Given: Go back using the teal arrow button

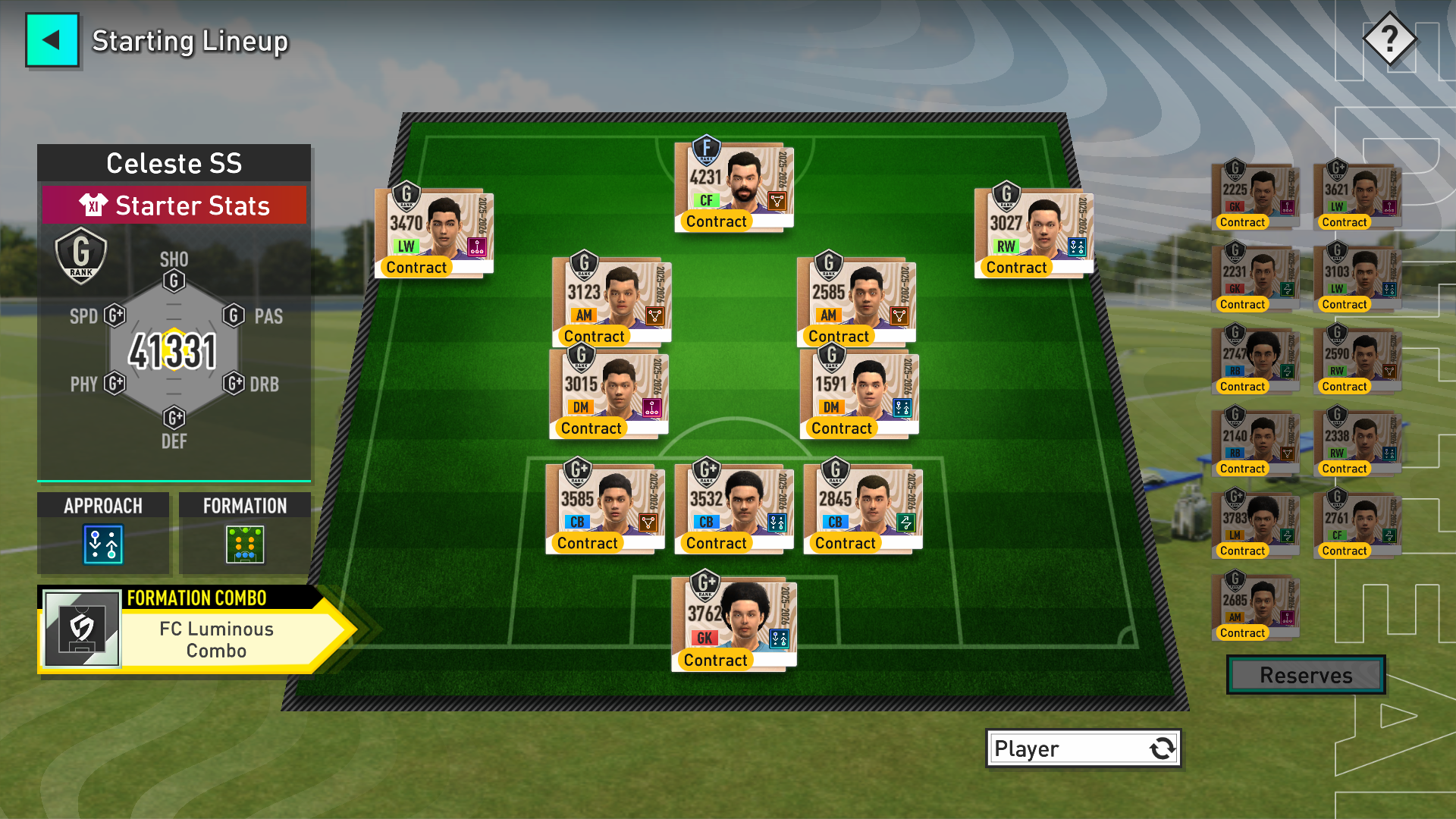Looking at the screenshot, I should [x=52, y=40].
